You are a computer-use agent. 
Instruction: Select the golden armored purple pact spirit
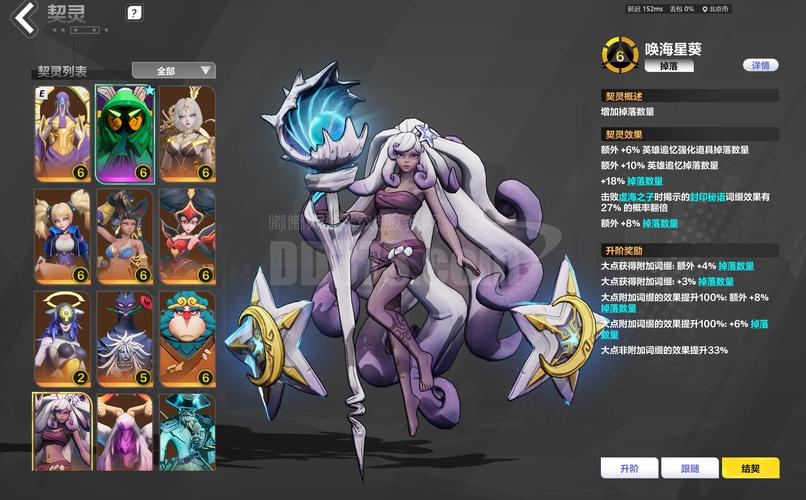point(62,132)
